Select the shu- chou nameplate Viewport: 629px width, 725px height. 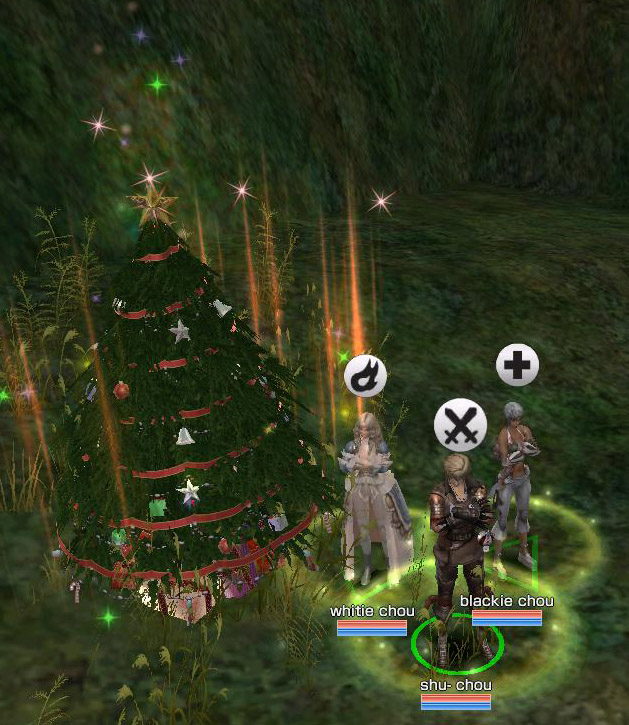click(456, 685)
